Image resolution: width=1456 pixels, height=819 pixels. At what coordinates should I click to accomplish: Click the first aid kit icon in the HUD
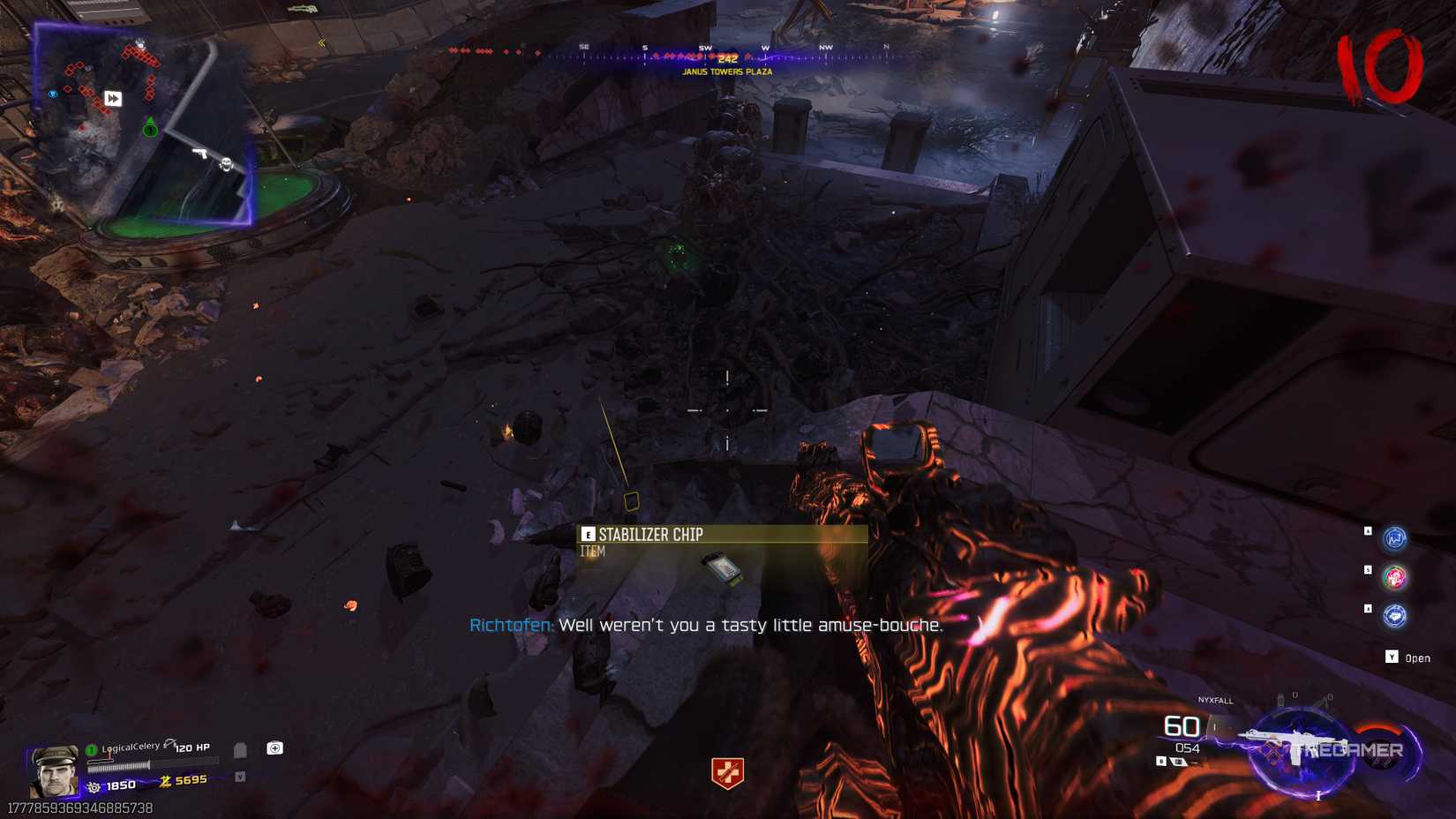275,748
